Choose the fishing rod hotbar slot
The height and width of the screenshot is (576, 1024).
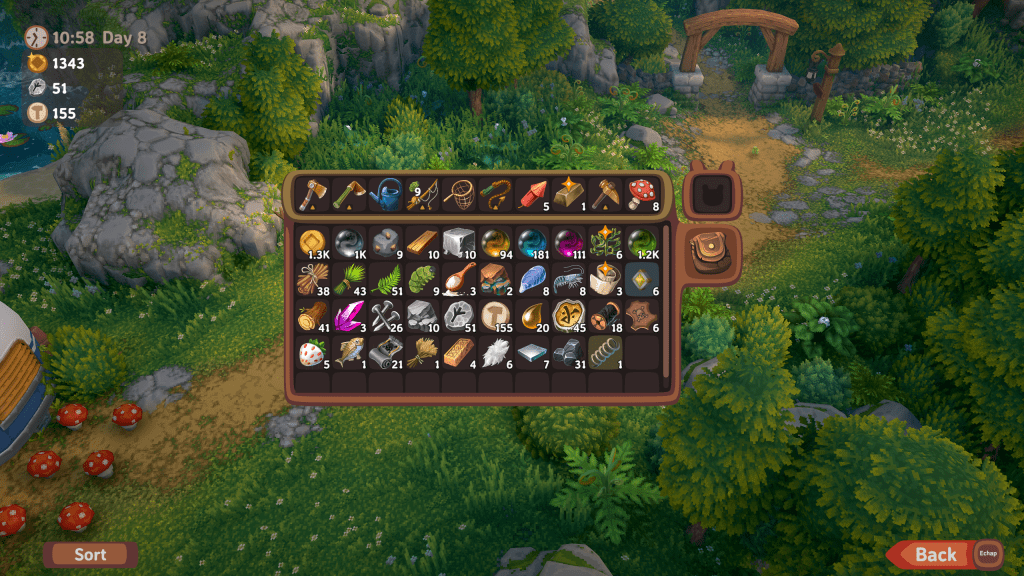click(422, 194)
